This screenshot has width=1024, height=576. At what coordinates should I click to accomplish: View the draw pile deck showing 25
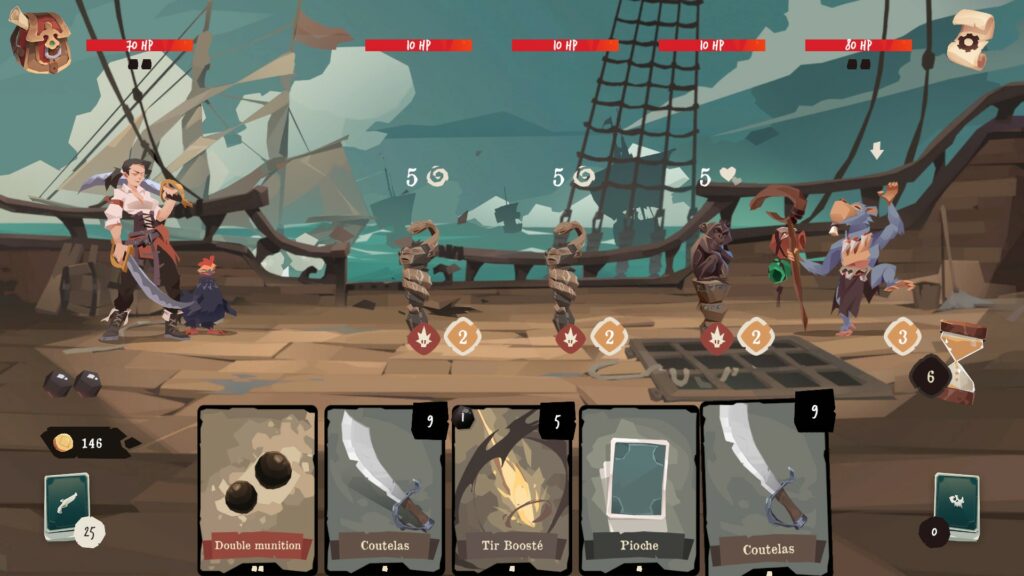(x=67, y=503)
